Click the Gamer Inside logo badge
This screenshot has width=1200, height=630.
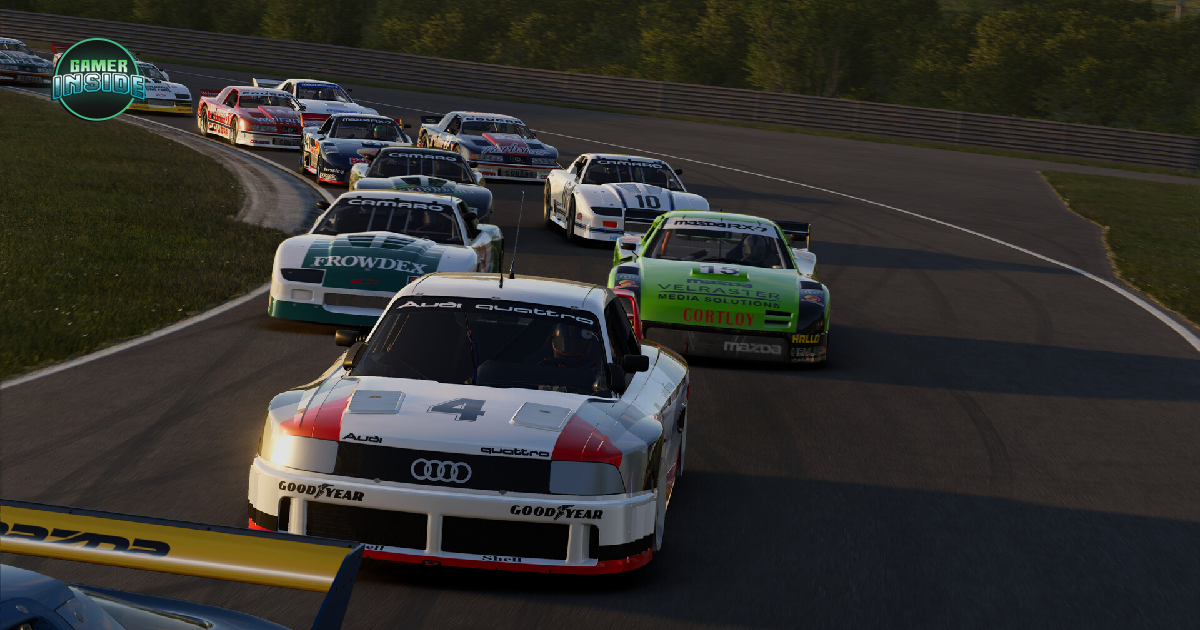click(x=98, y=79)
